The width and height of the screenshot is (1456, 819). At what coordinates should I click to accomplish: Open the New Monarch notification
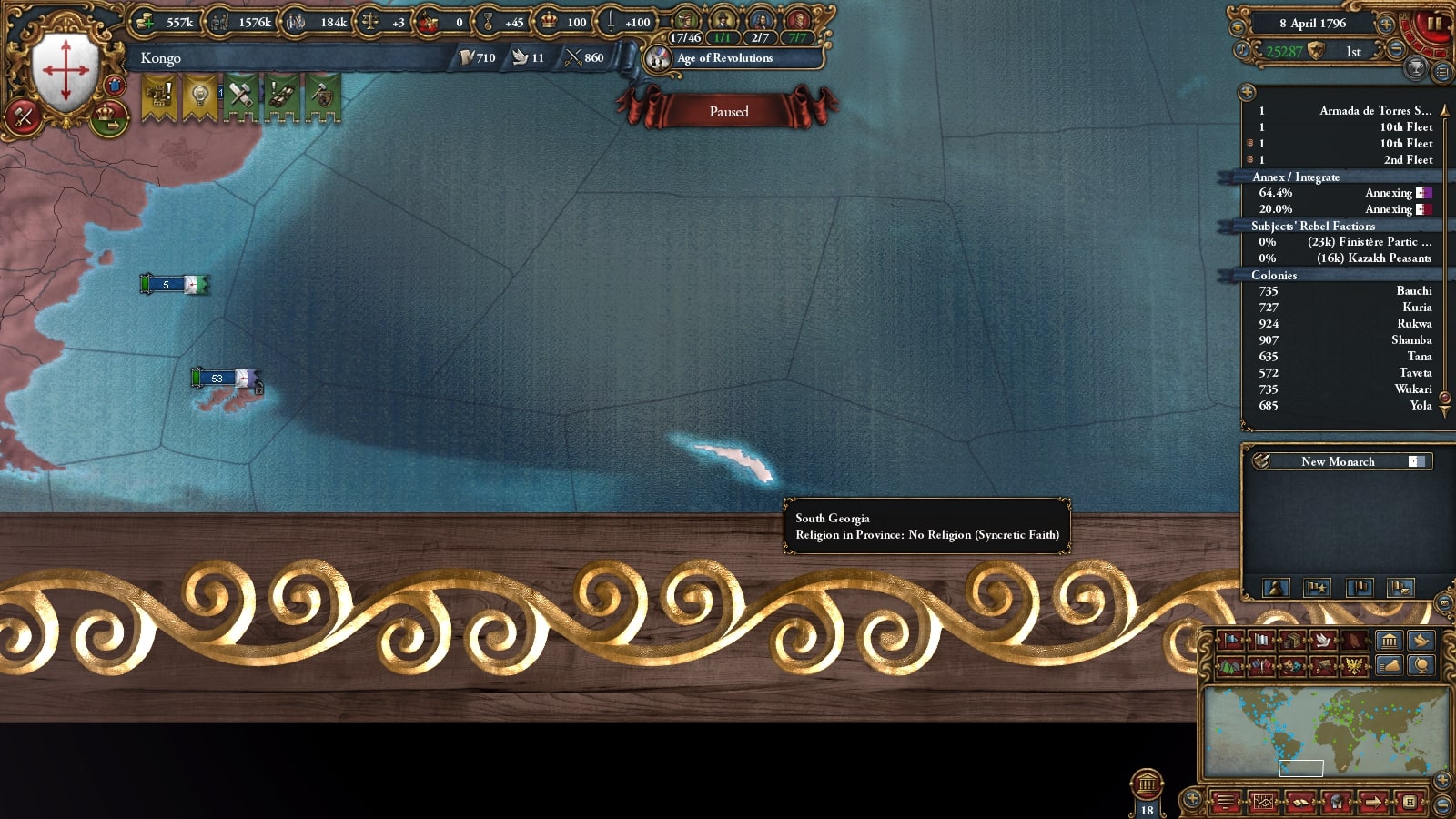pos(1338,461)
